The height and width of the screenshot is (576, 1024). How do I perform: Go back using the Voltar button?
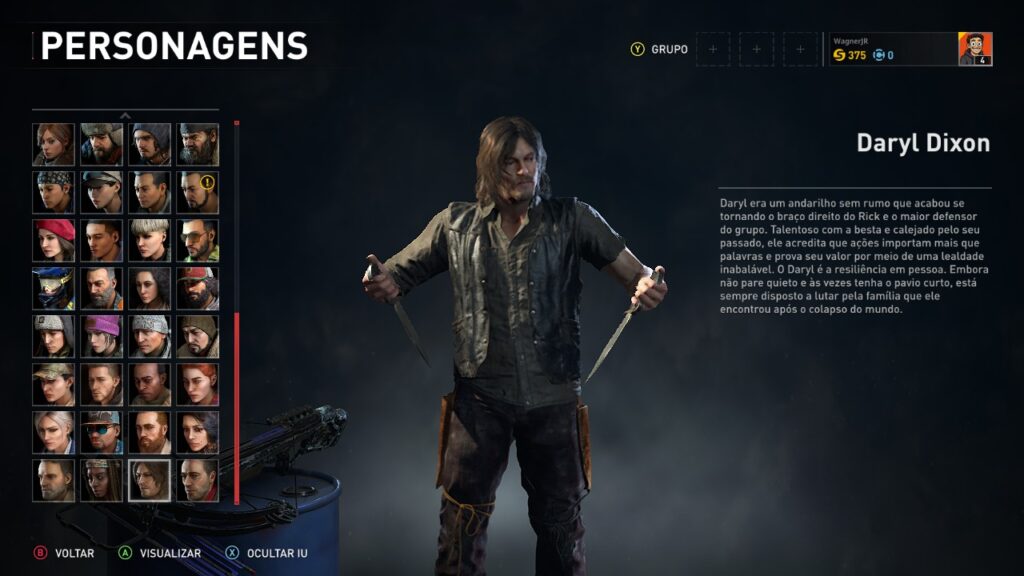(66, 553)
